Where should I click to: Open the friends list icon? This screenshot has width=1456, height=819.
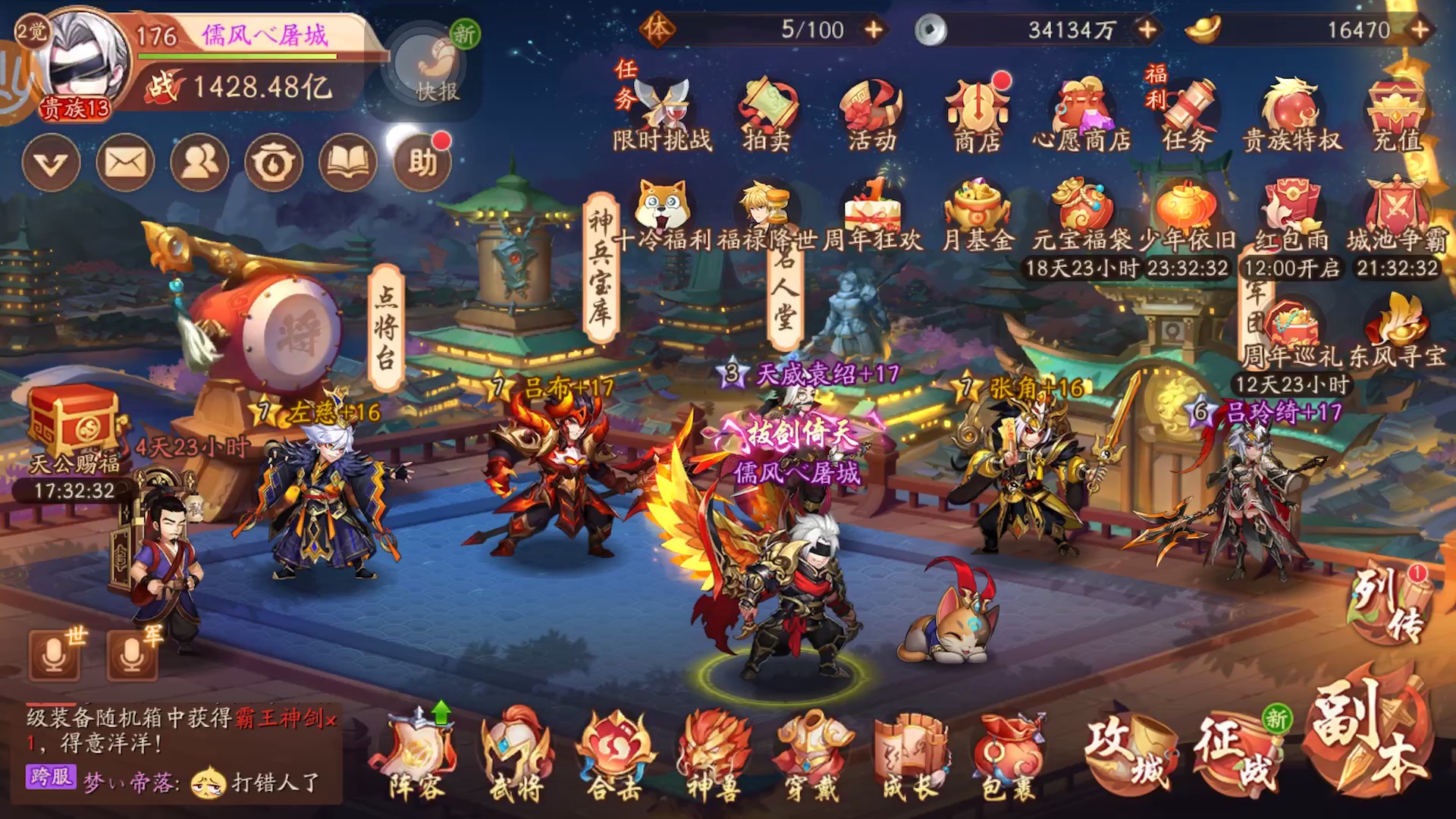click(x=199, y=162)
